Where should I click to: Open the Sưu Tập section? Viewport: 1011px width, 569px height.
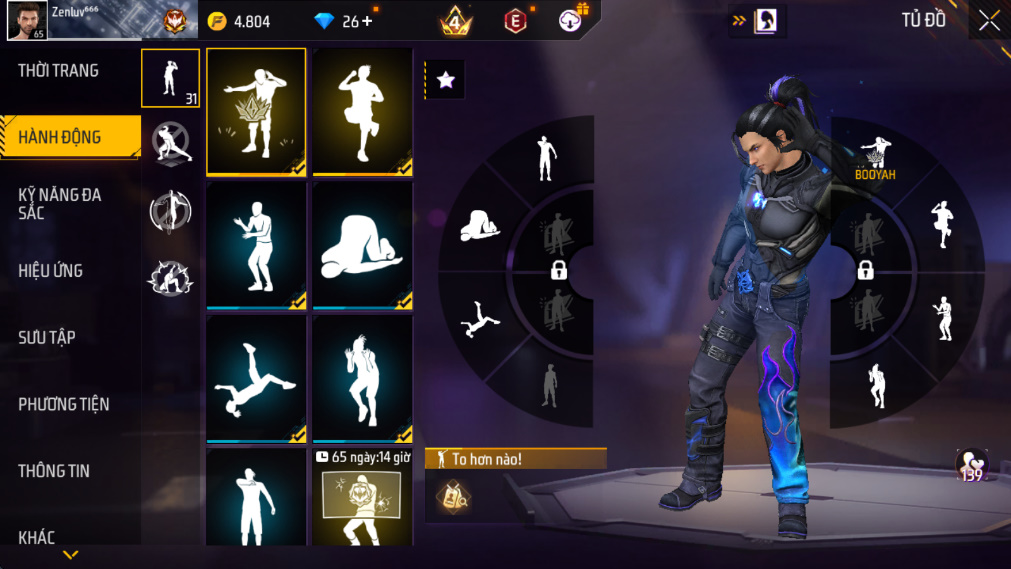[x=47, y=338]
